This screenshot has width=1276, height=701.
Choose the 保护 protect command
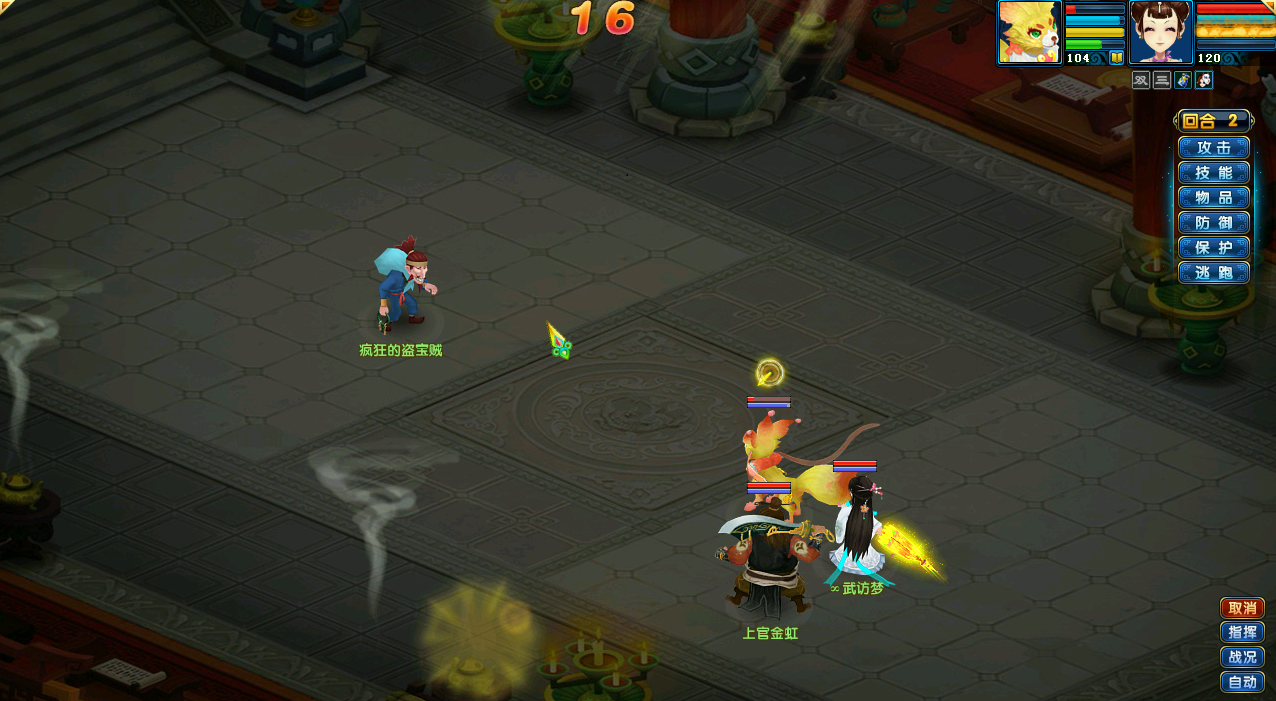pos(1213,247)
